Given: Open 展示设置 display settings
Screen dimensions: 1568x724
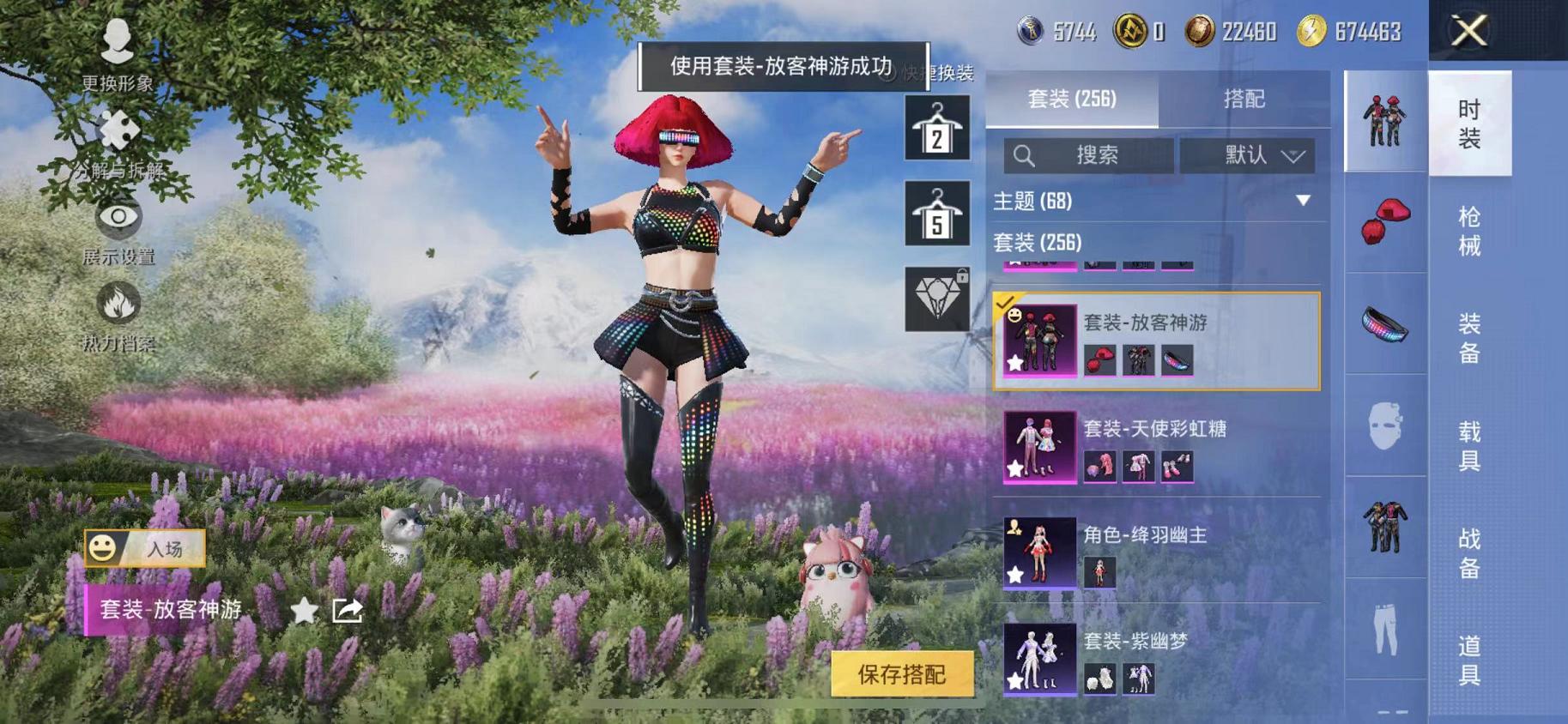Looking at the screenshot, I should click(x=118, y=227).
